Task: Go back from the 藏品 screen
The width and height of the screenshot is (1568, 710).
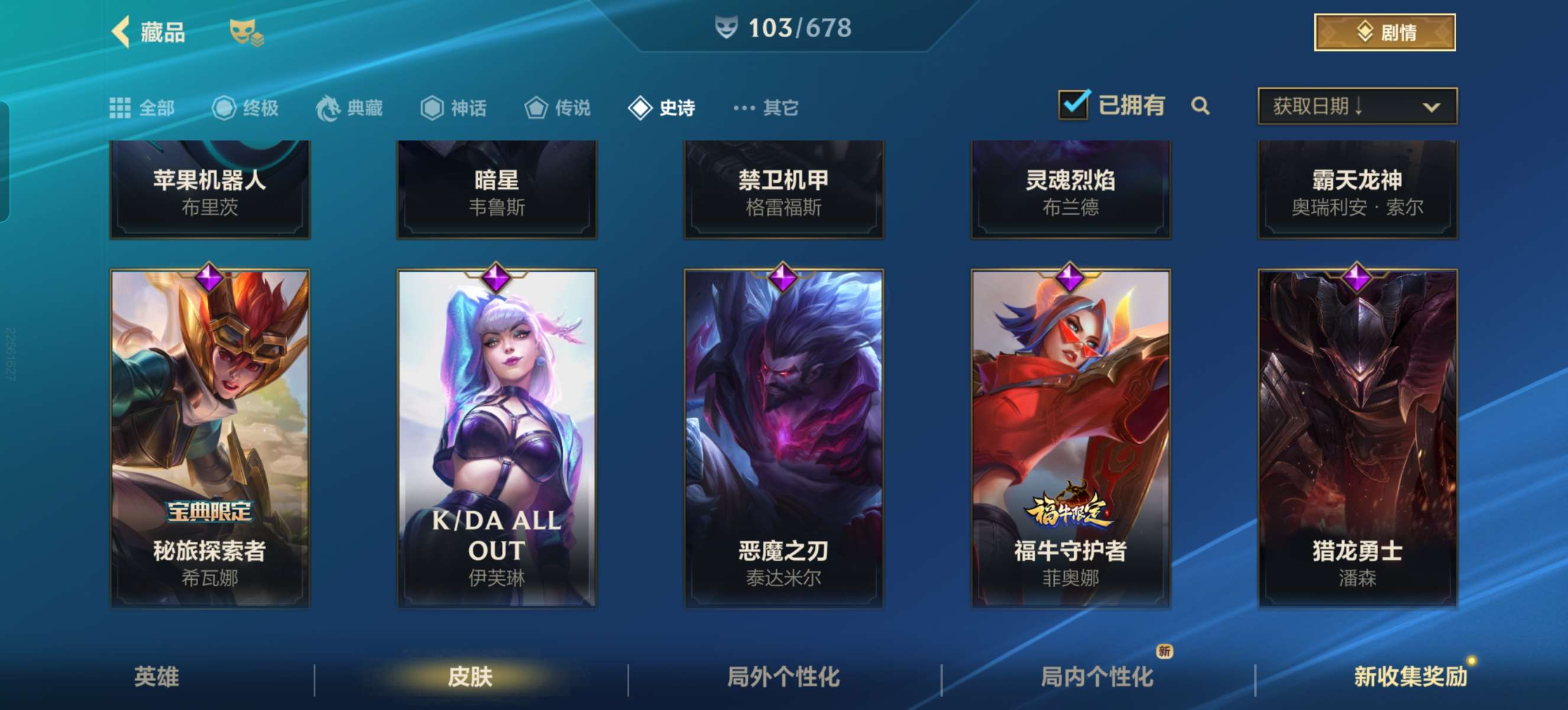Action: (121, 31)
